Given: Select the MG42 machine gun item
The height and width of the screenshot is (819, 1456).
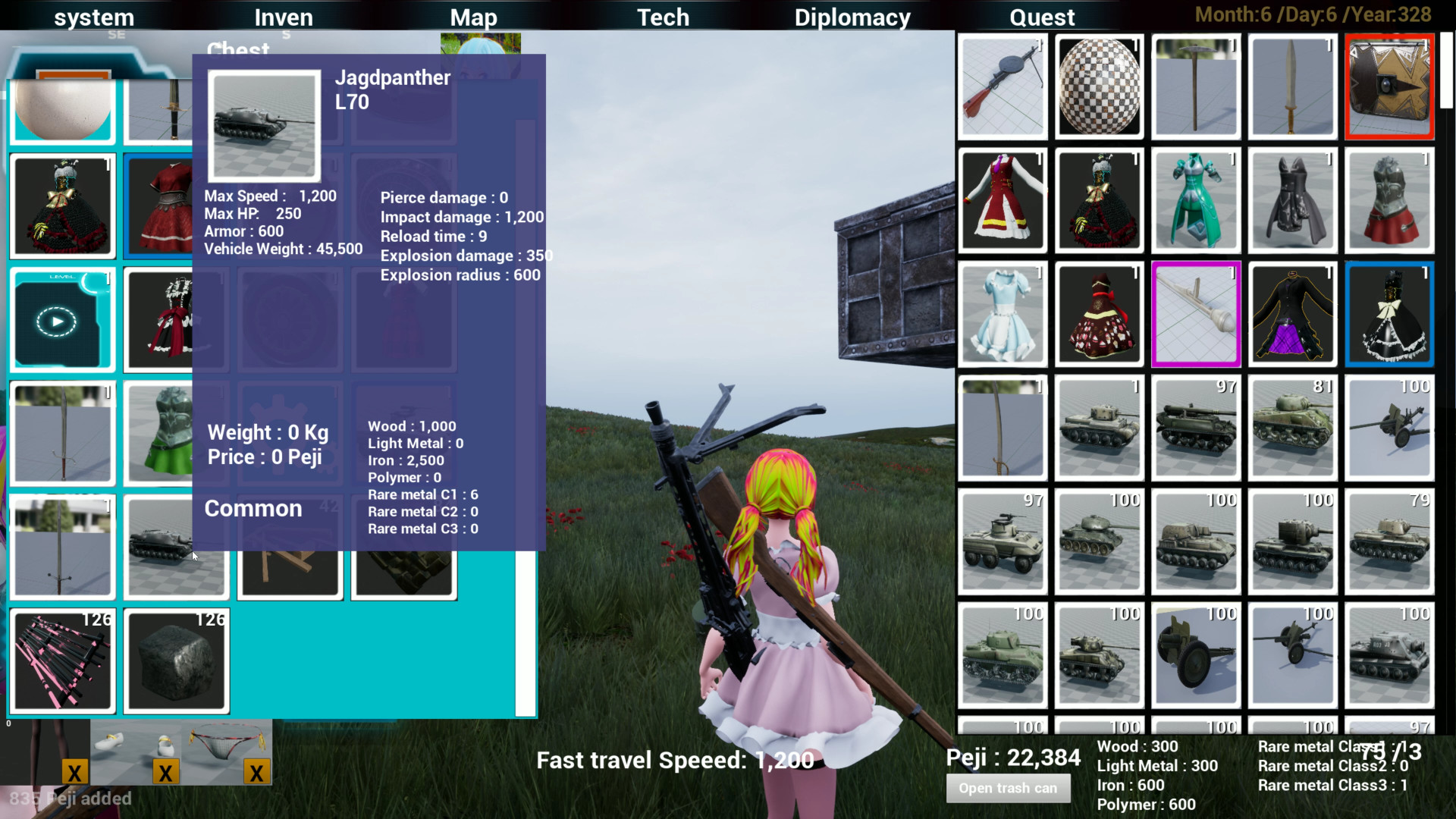Looking at the screenshot, I should 1003,86.
